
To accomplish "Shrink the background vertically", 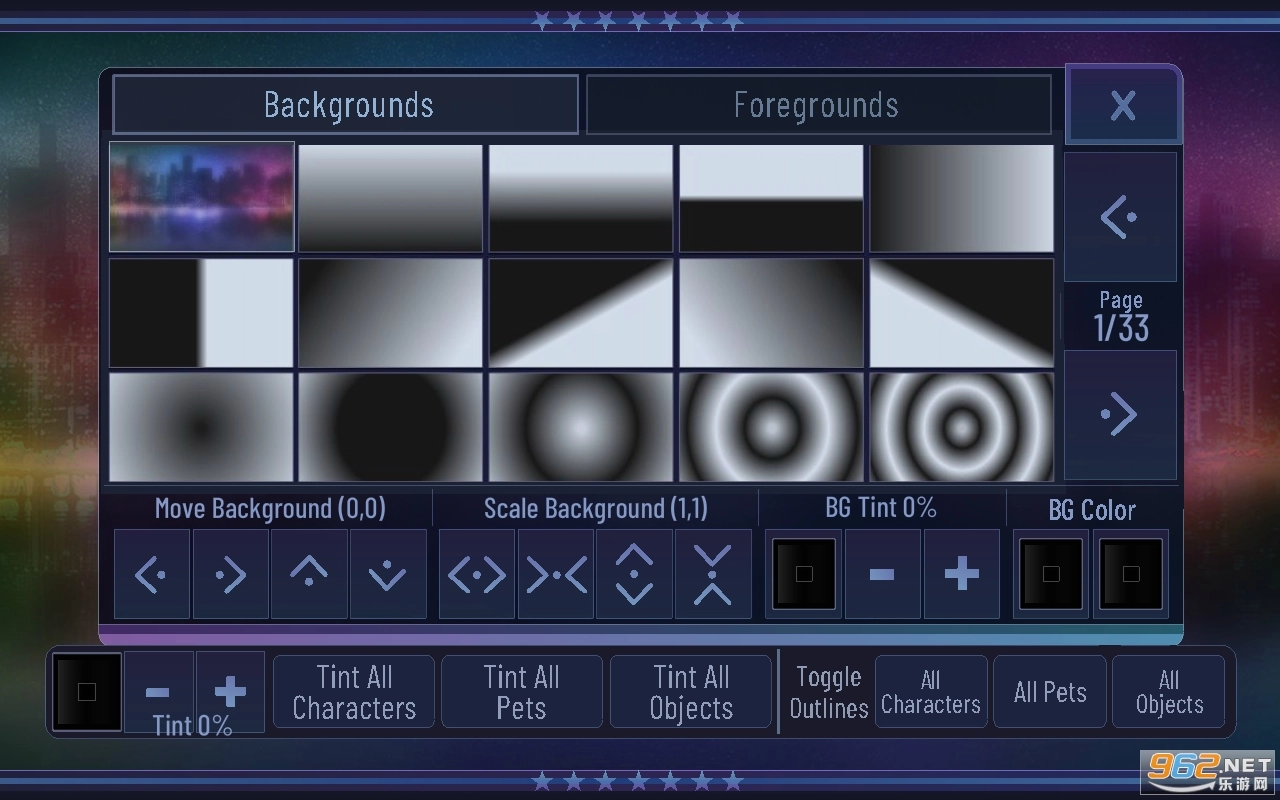I will tap(713, 574).
